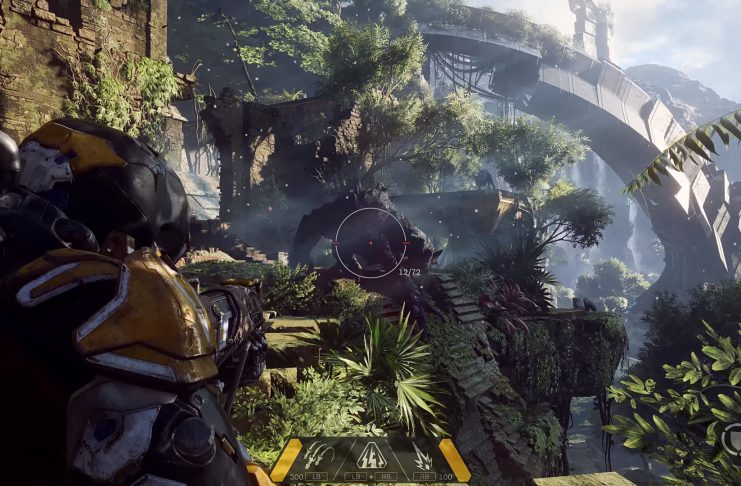Activate the triple missile ability icon
This screenshot has width=741, height=486.
(x=319, y=456)
